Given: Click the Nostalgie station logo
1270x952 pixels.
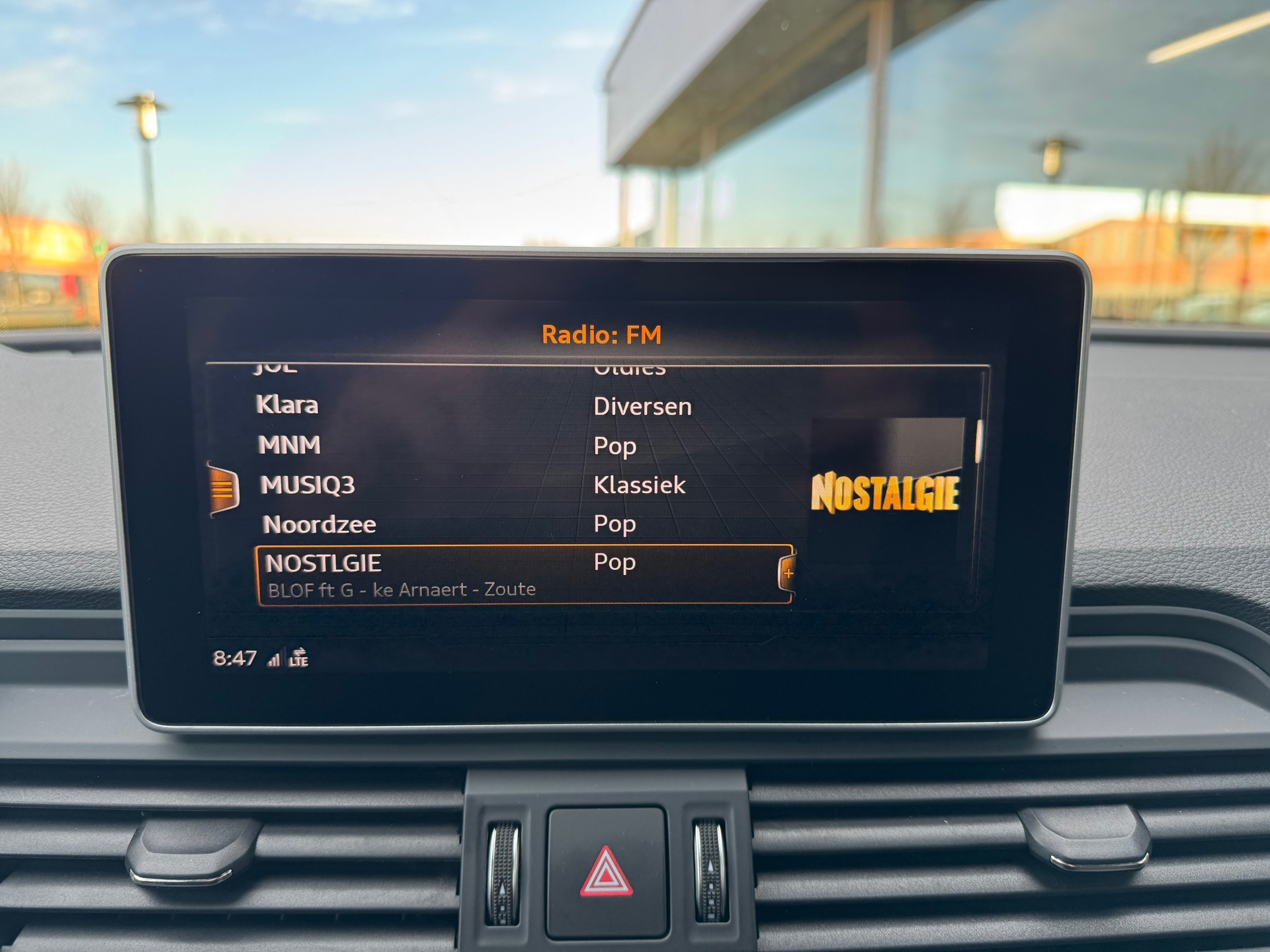Looking at the screenshot, I should tap(885, 493).
